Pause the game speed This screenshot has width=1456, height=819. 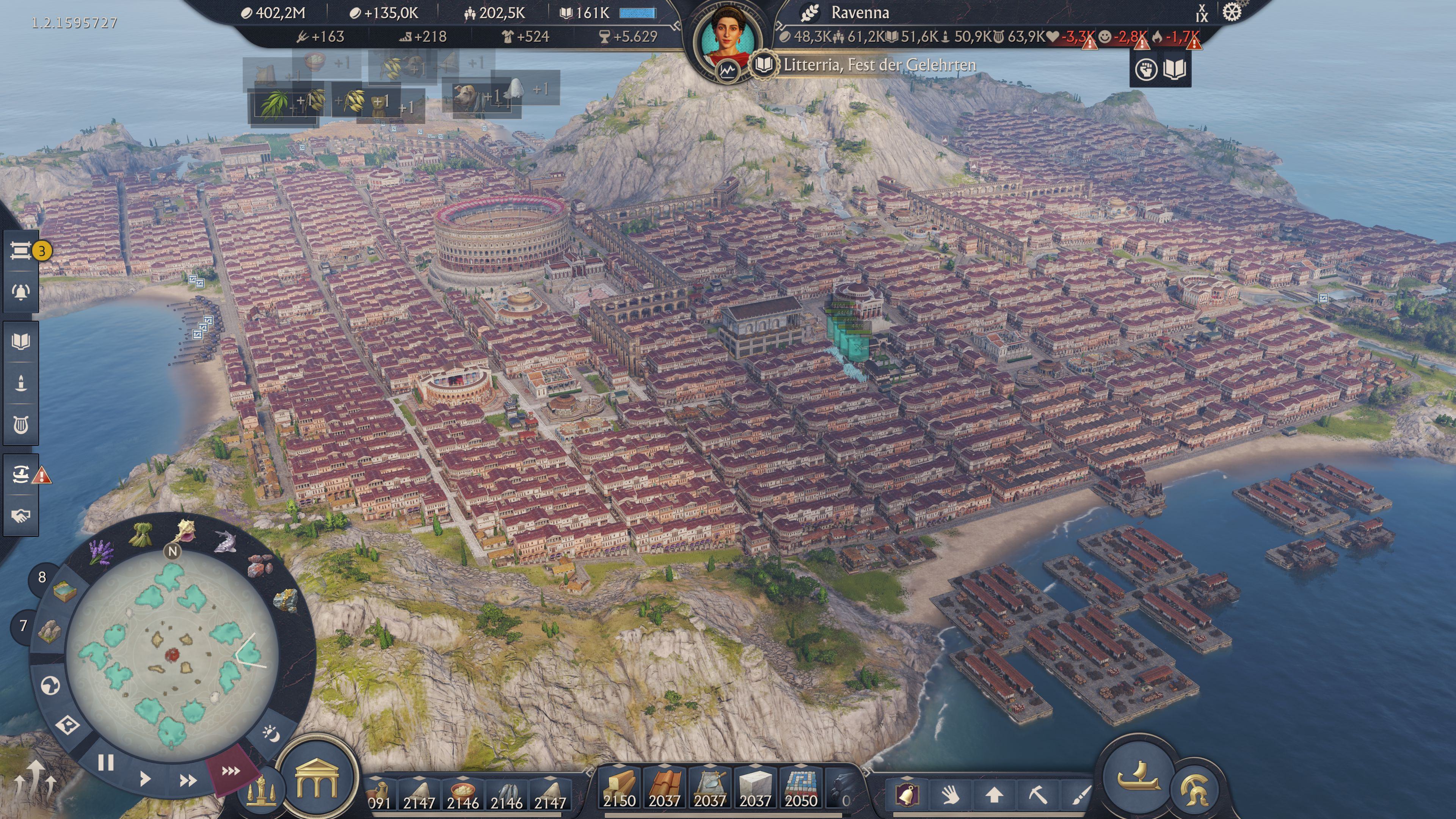click(106, 763)
